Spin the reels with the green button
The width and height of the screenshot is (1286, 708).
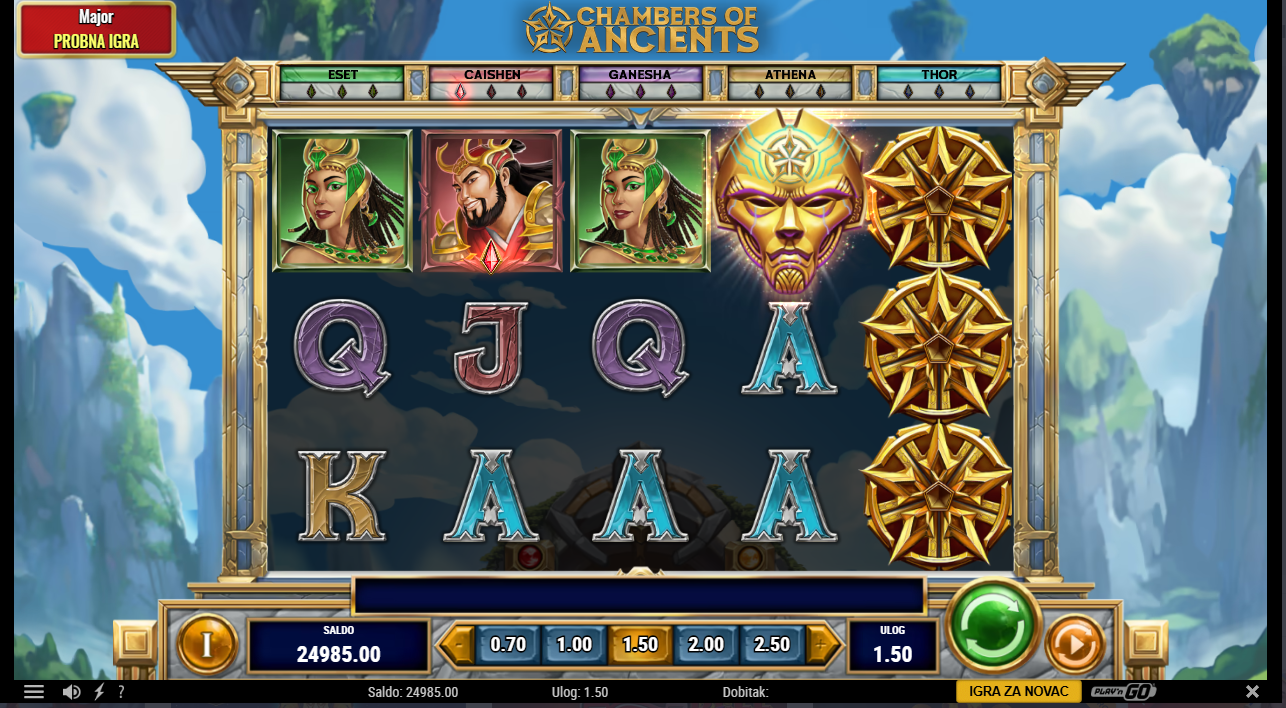pyautogui.click(x=993, y=626)
